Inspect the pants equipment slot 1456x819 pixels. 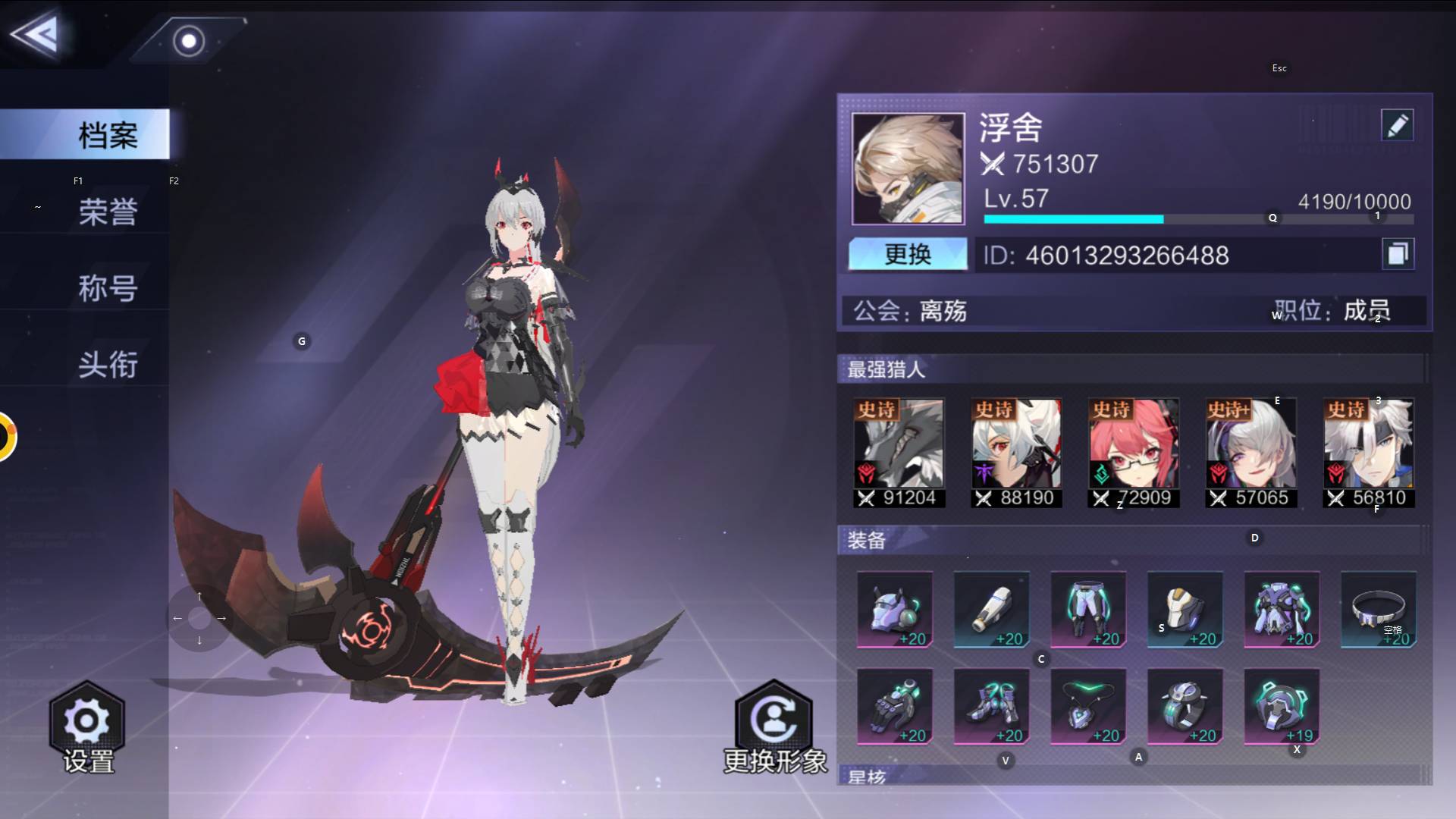point(1088,610)
